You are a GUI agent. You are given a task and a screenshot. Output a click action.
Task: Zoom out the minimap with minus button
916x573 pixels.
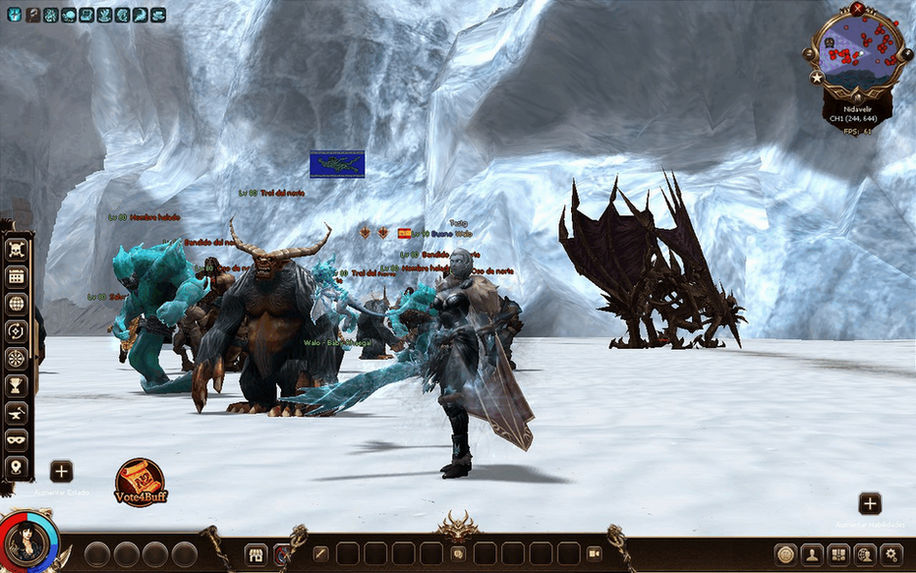point(810,52)
